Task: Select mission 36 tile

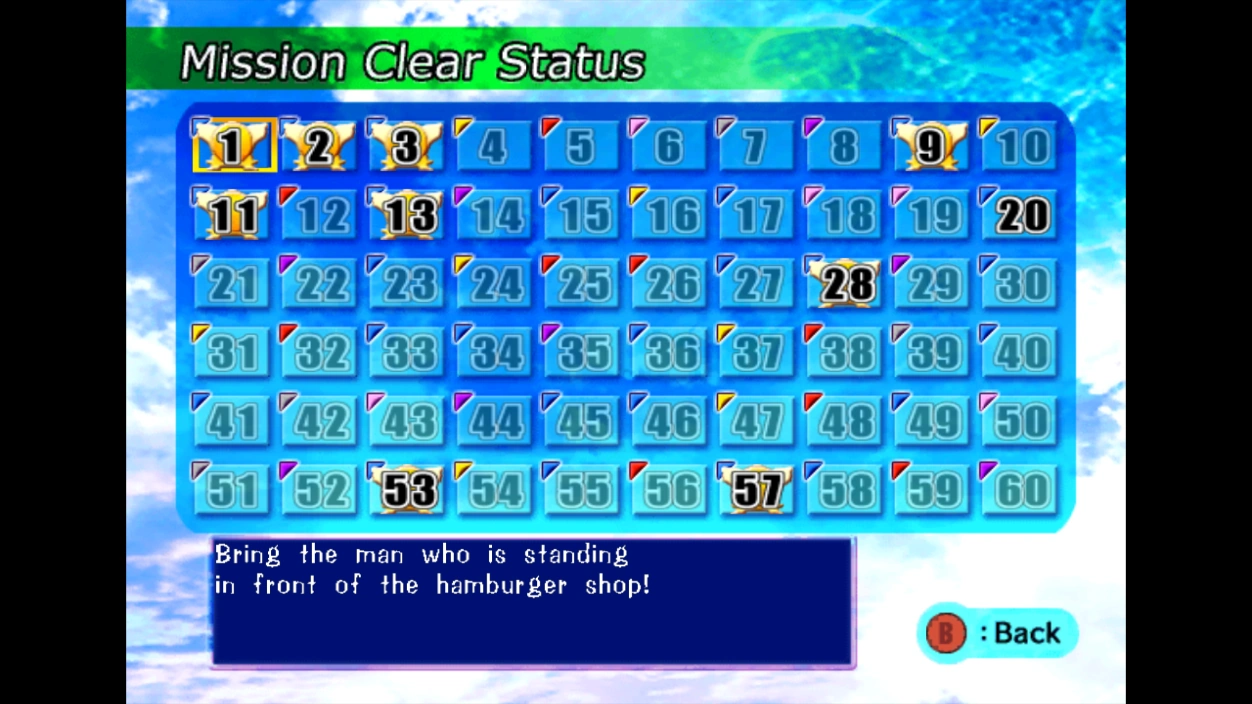Action: point(669,352)
